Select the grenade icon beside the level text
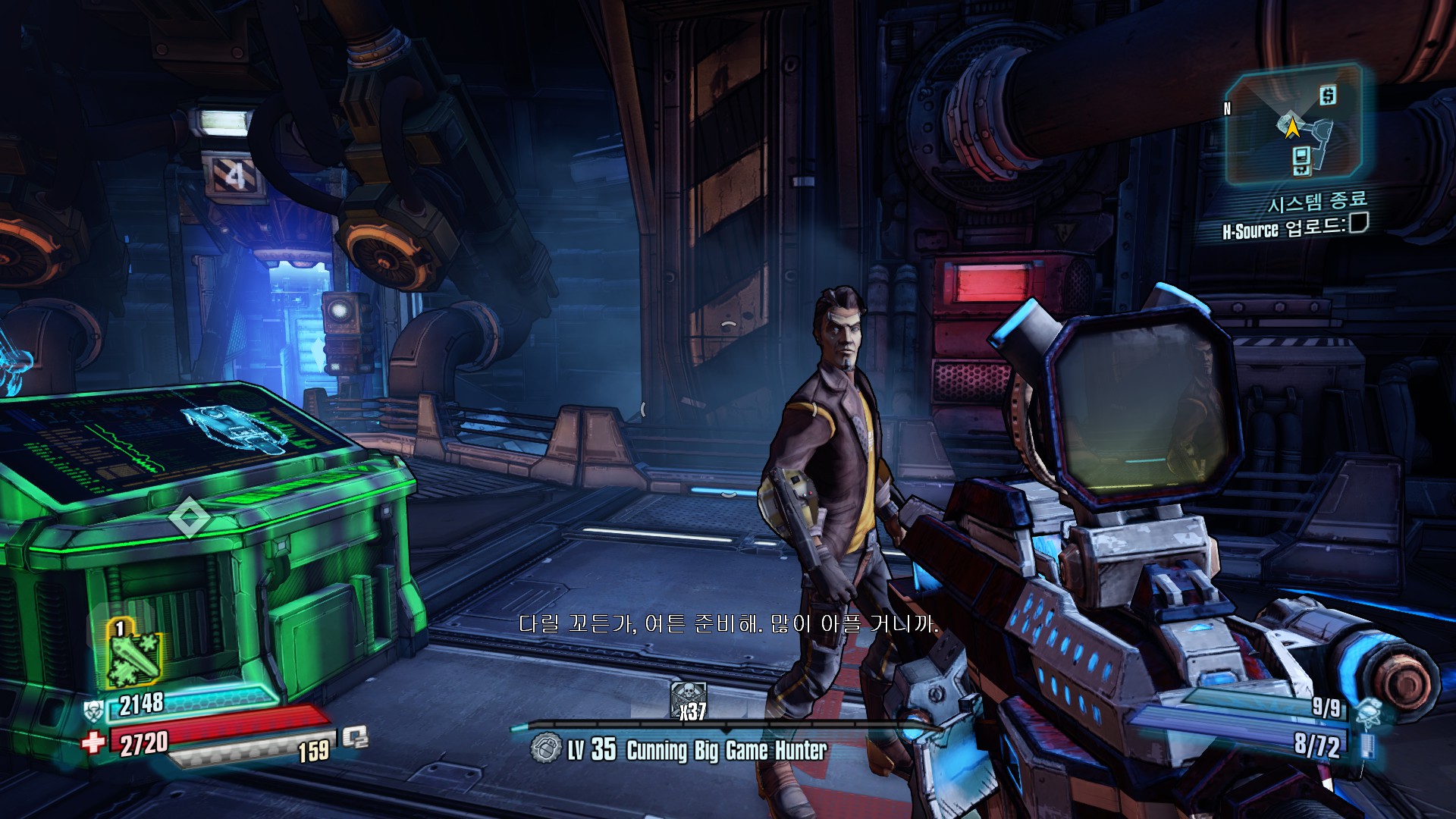The width and height of the screenshot is (1456, 819). 544,748
